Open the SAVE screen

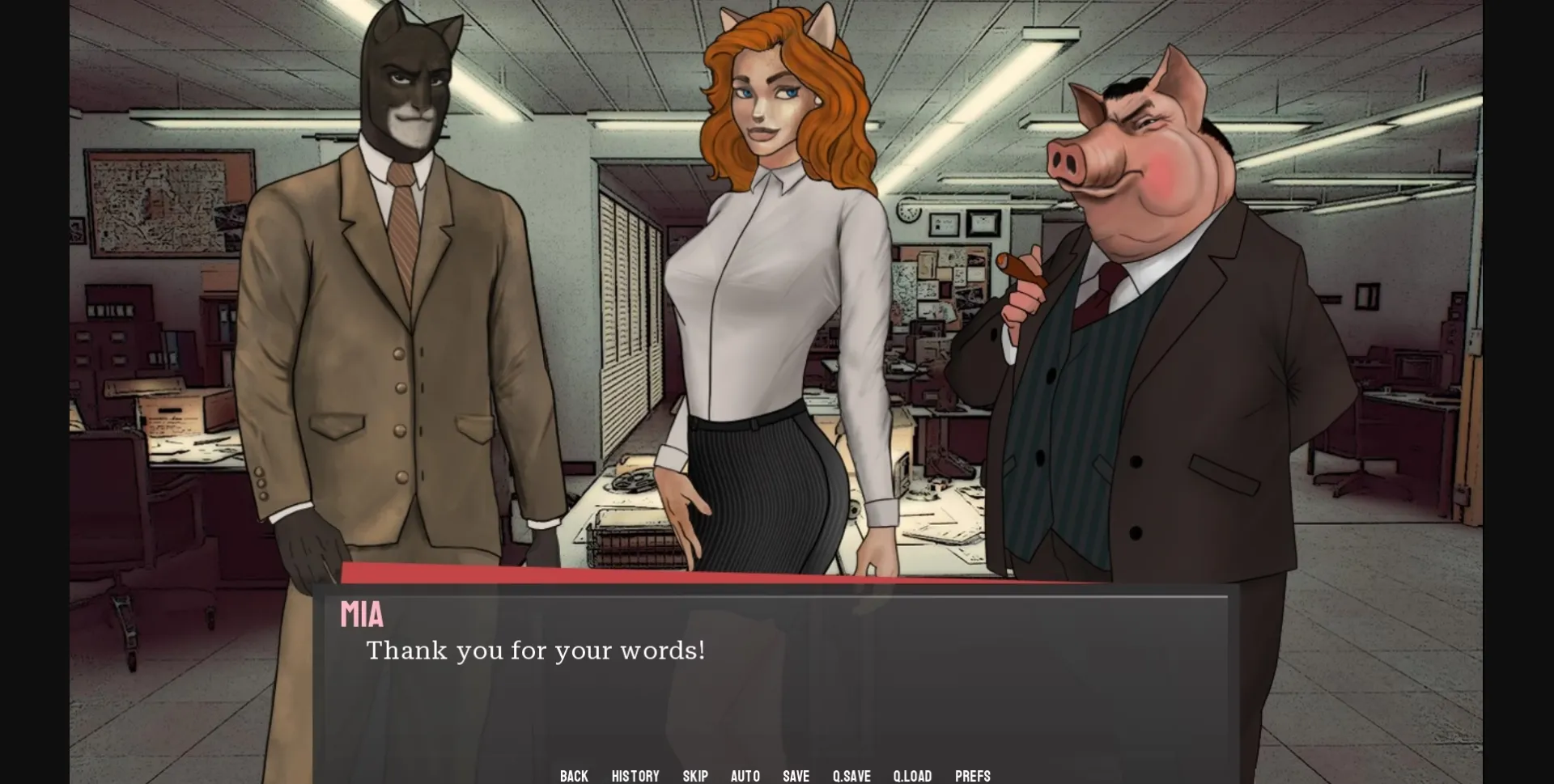(796, 775)
